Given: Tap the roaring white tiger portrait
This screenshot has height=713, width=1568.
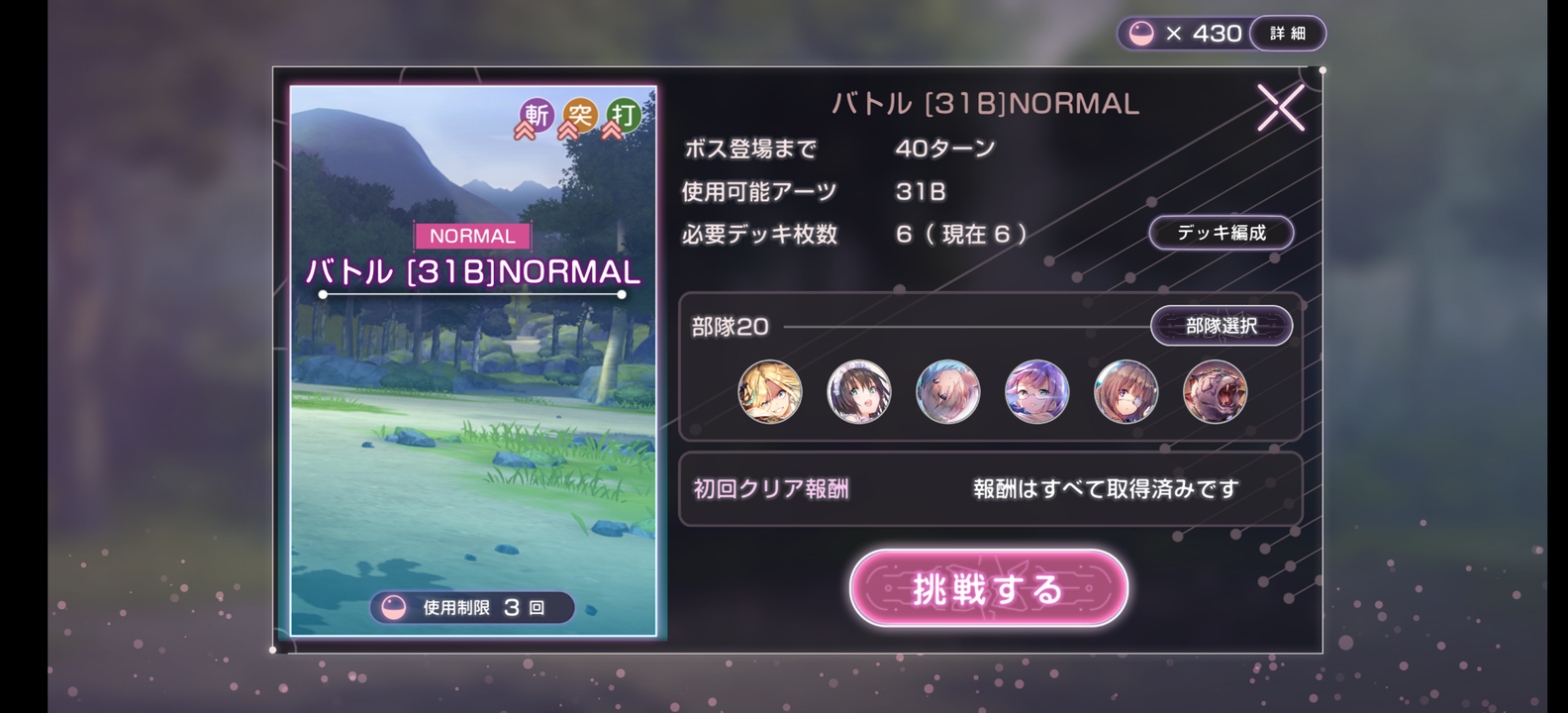Looking at the screenshot, I should coord(1215,391).
